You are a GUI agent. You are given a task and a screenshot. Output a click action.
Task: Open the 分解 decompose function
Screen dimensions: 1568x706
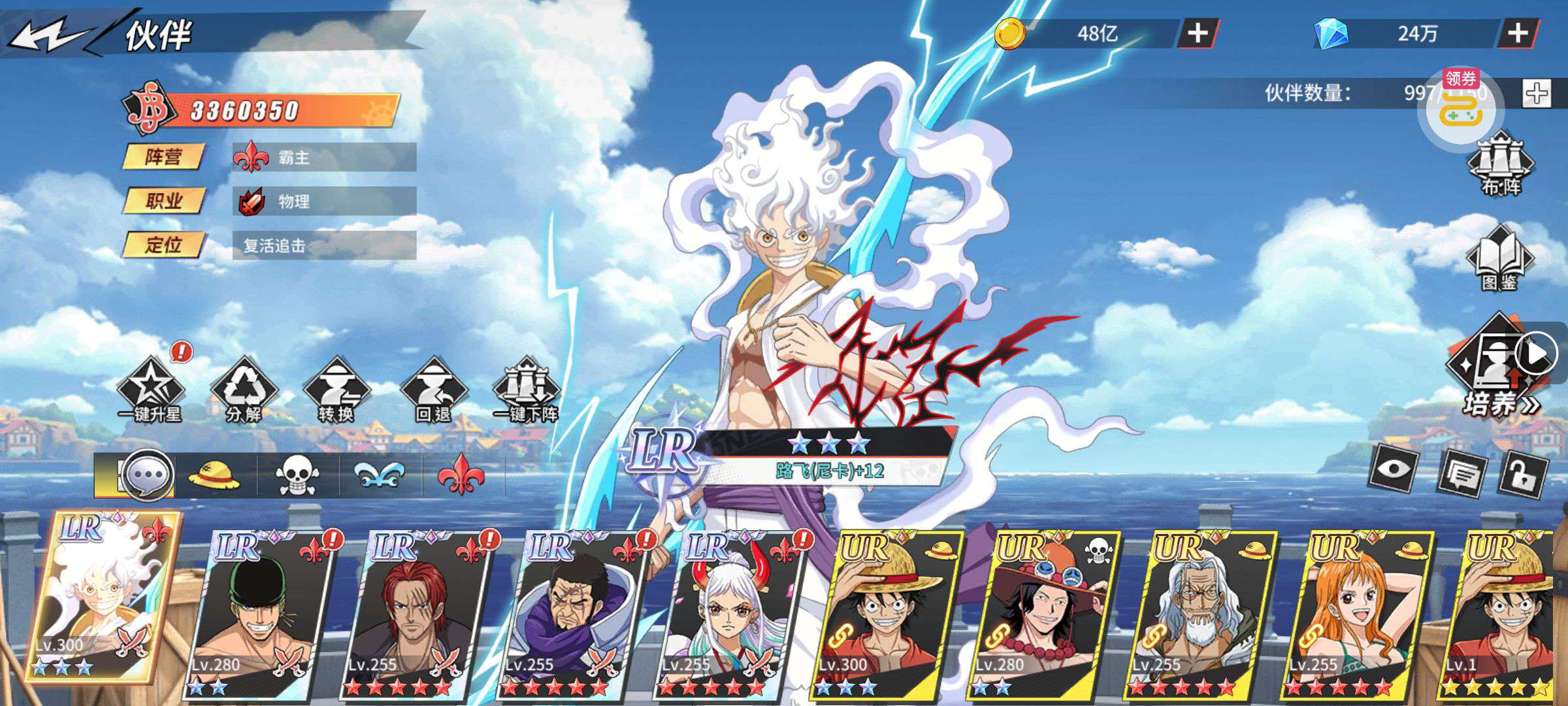click(x=244, y=390)
